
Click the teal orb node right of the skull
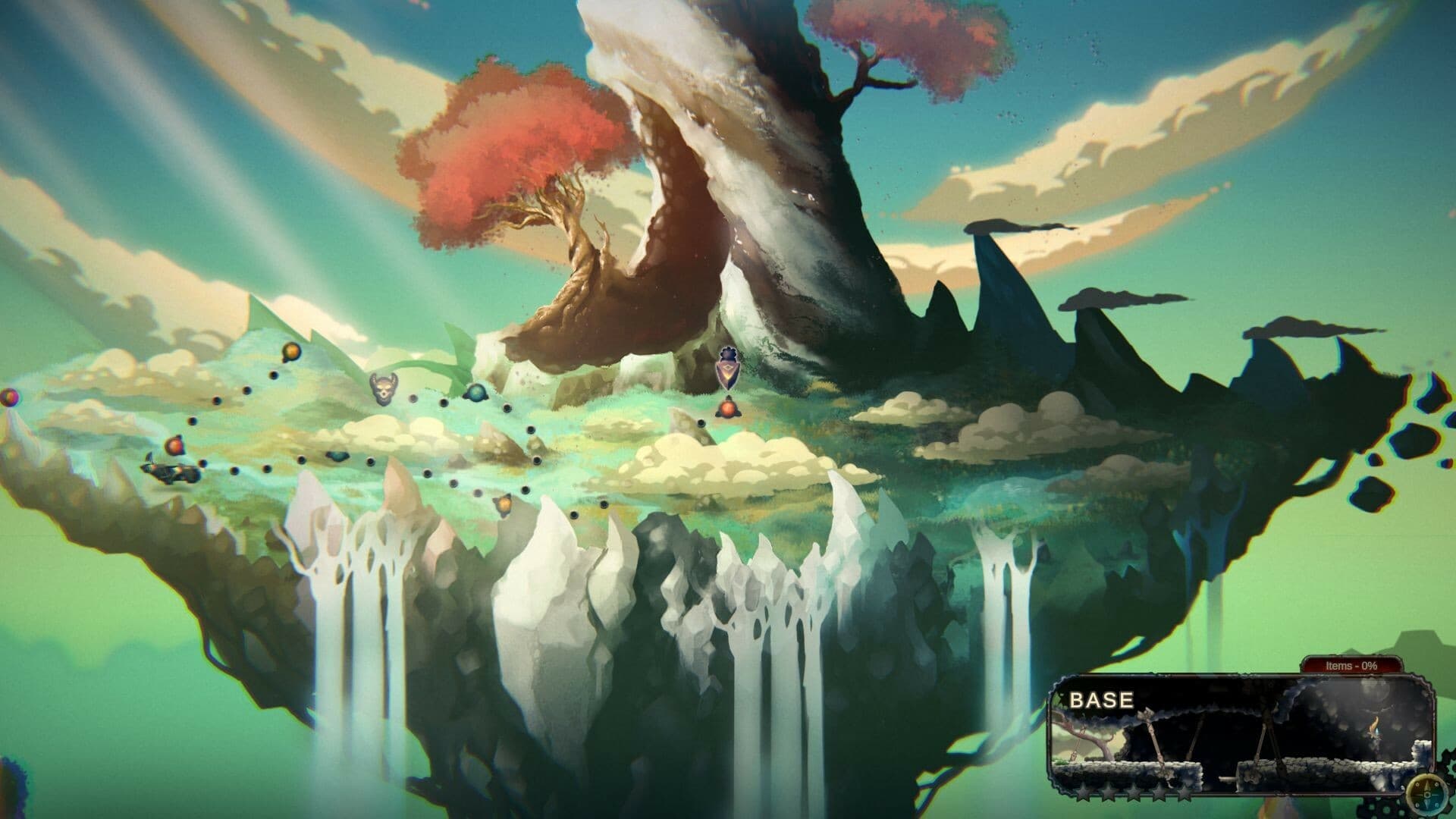pos(477,394)
